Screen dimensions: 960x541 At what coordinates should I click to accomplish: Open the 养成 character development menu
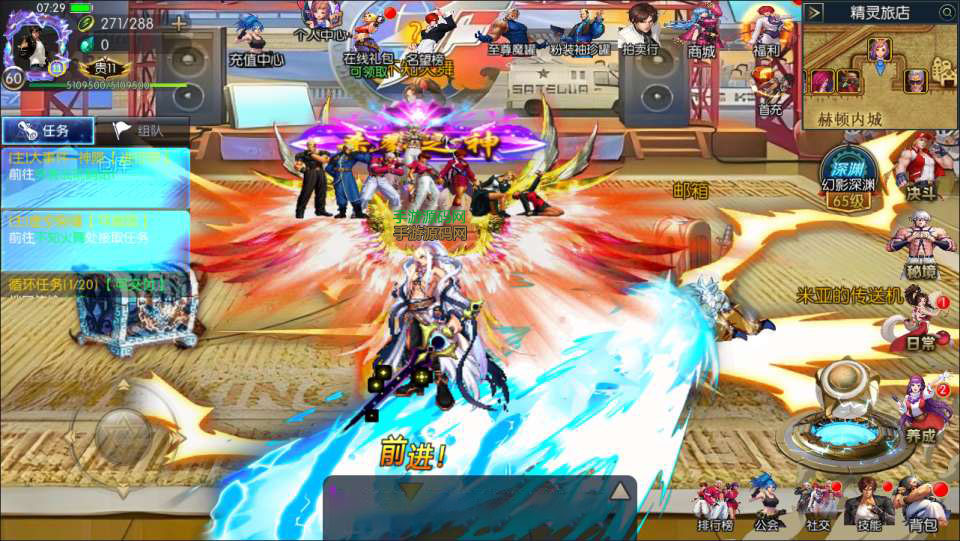pyautogui.click(x=920, y=410)
